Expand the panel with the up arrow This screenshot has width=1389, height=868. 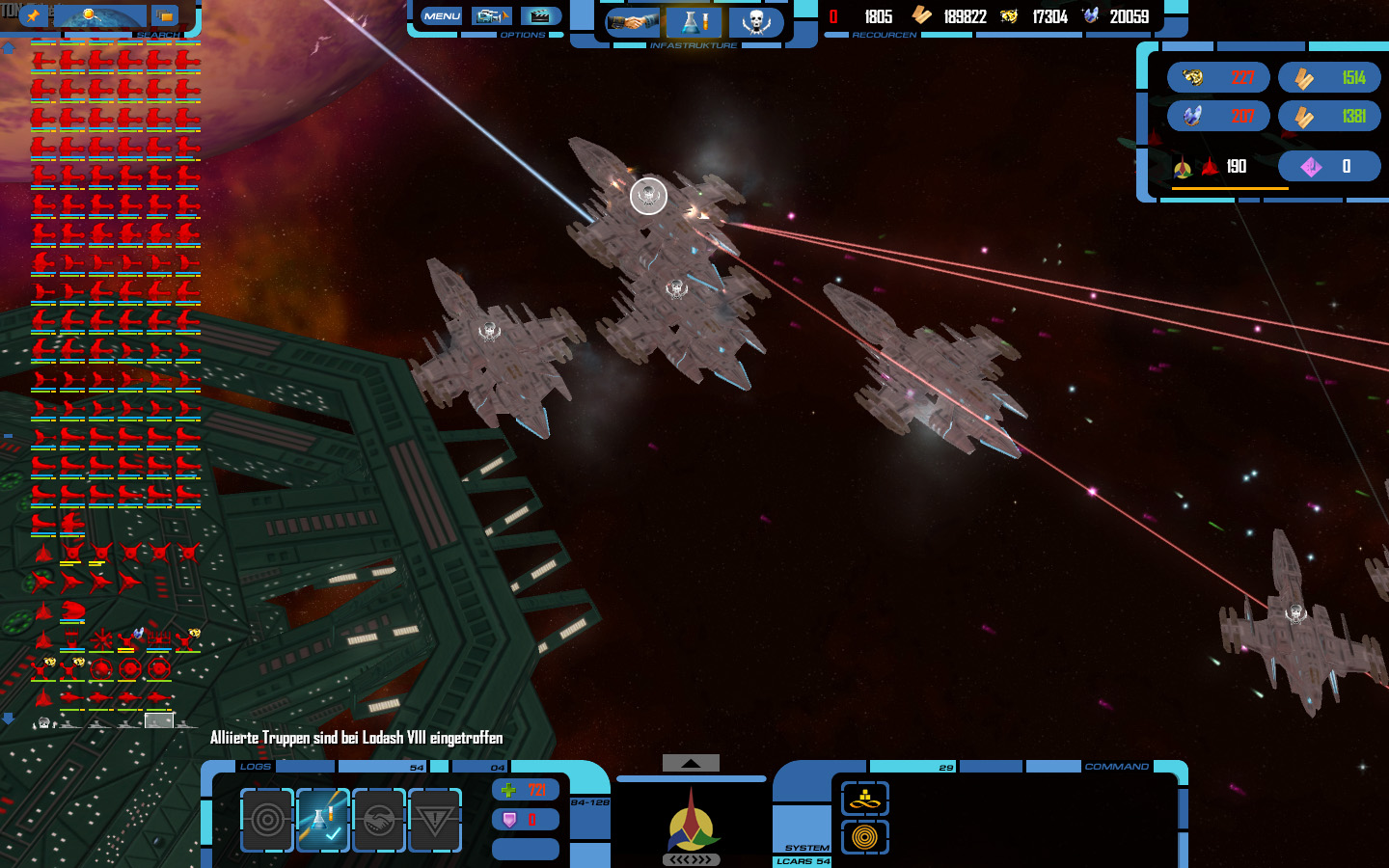point(691,763)
